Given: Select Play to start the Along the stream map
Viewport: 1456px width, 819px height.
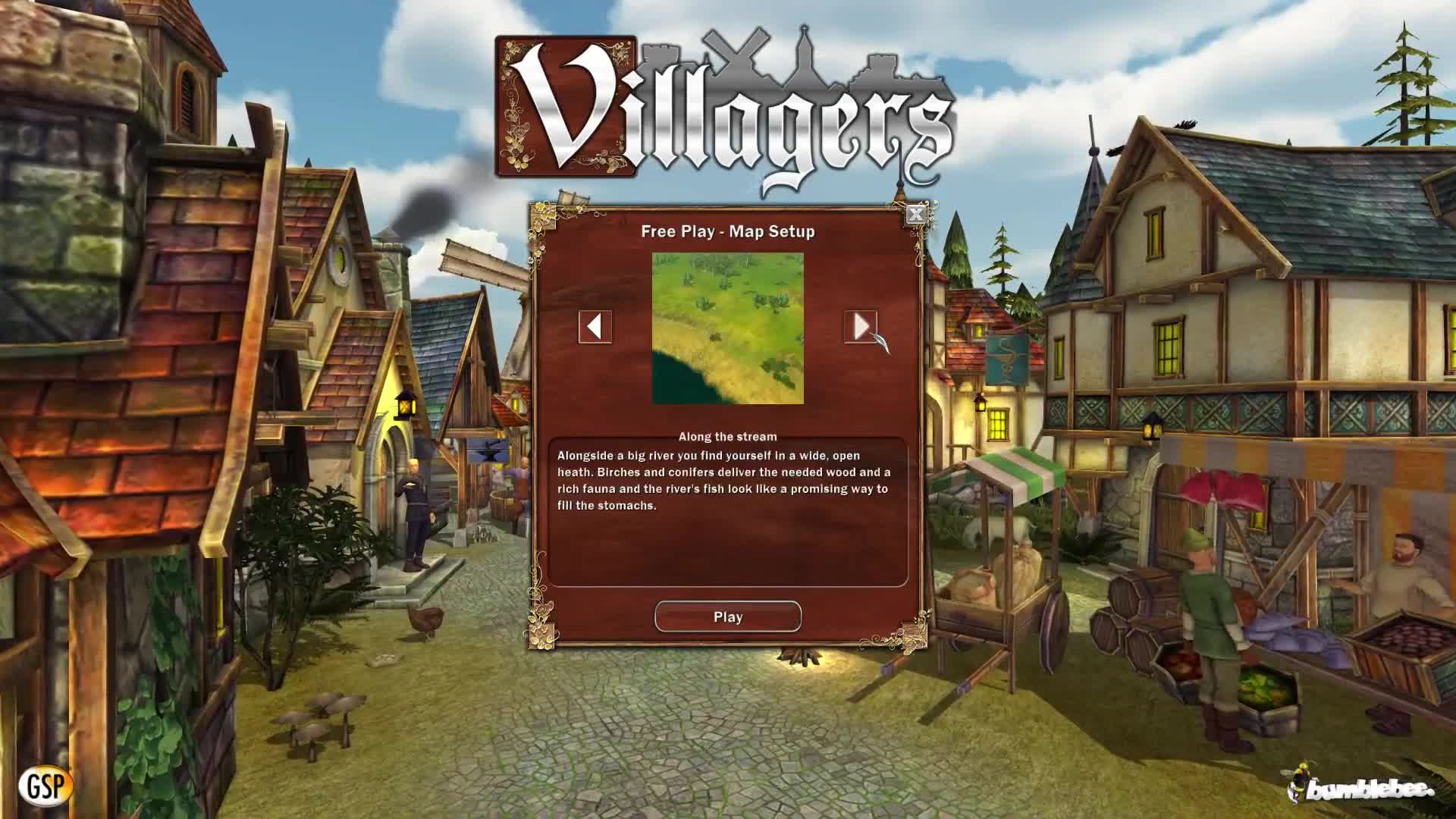Looking at the screenshot, I should (727, 616).
